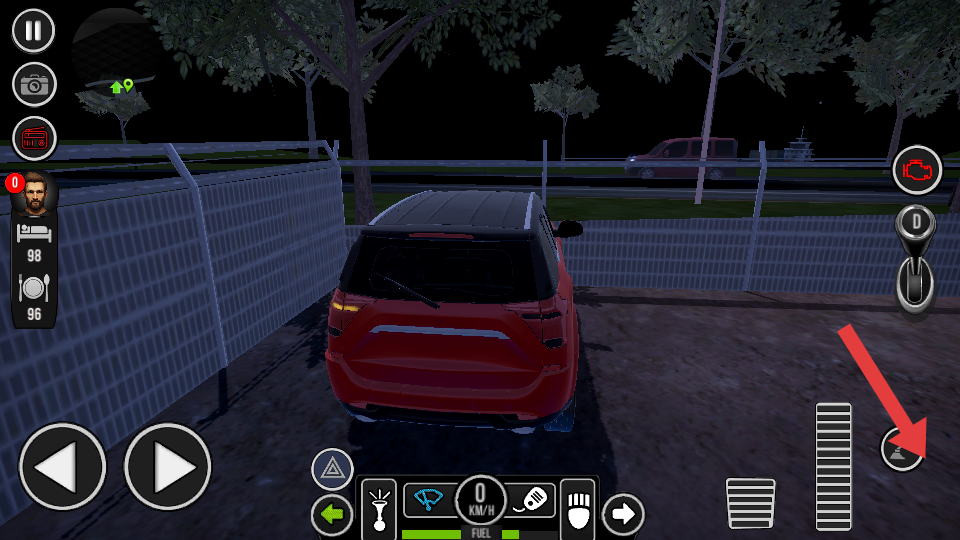
Task: Turn on the left turn signal
Action: [332, 514]
